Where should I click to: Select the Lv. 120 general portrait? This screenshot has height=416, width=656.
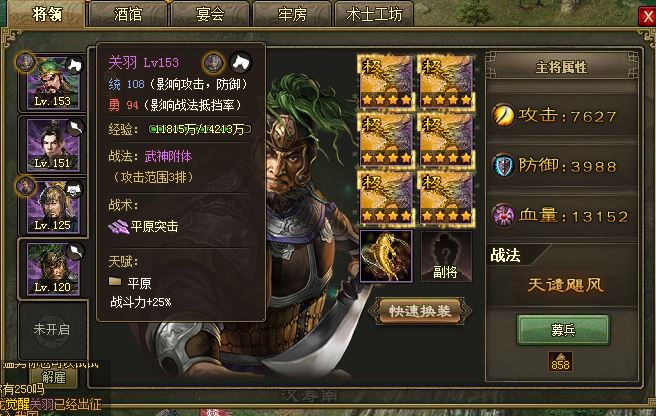[48, 268]
